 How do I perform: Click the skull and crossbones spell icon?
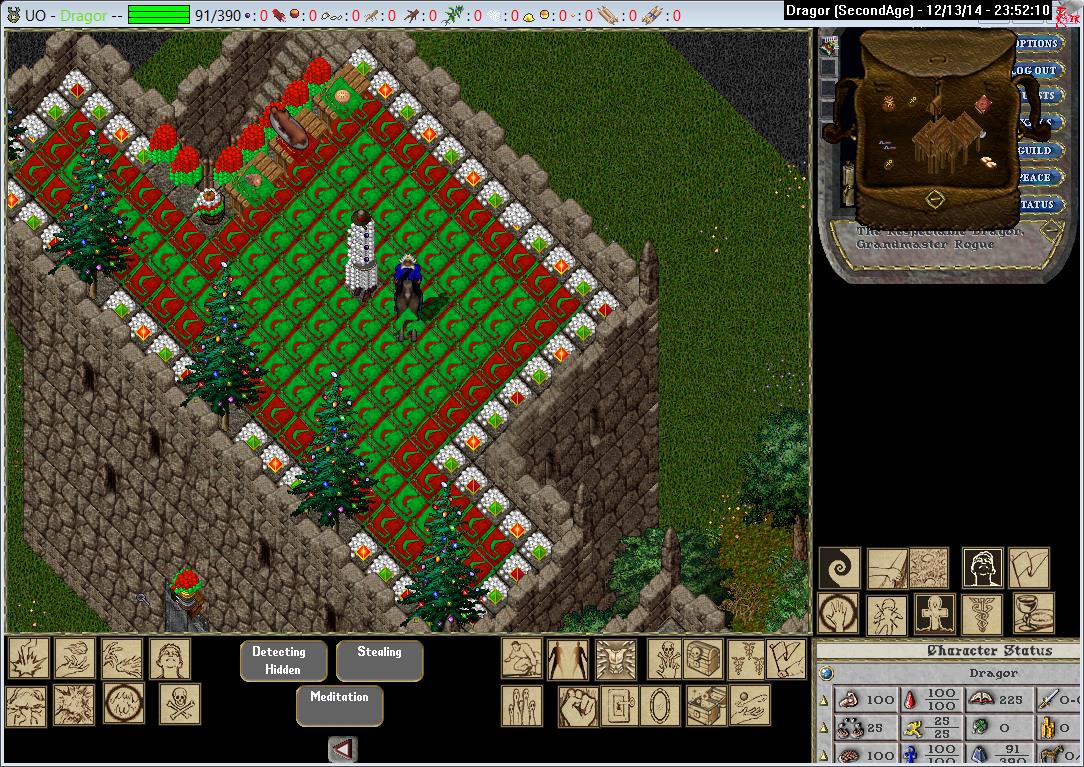179,704
